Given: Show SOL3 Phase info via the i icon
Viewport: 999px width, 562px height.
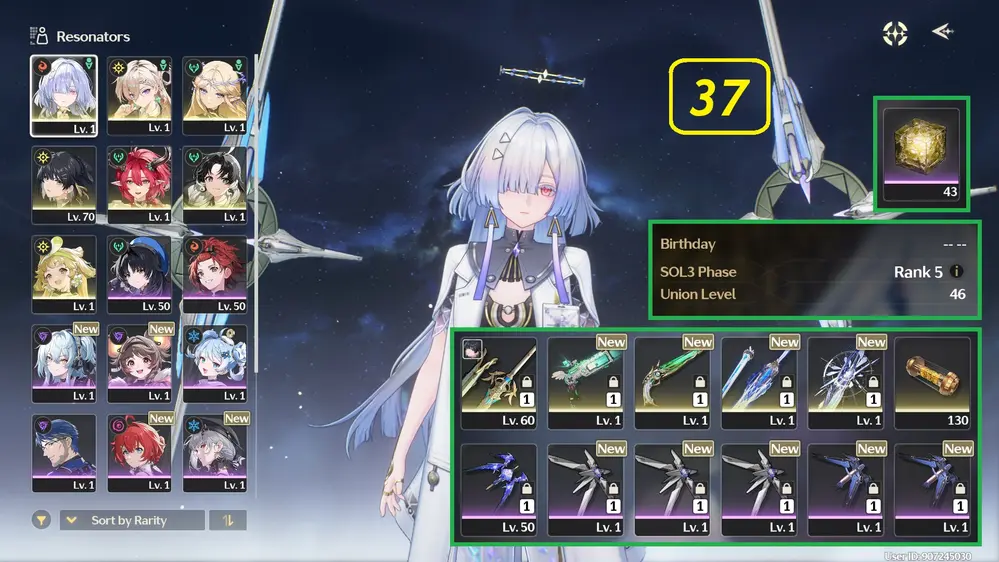Looking at the screenshot, I should (x=957, y=271).
